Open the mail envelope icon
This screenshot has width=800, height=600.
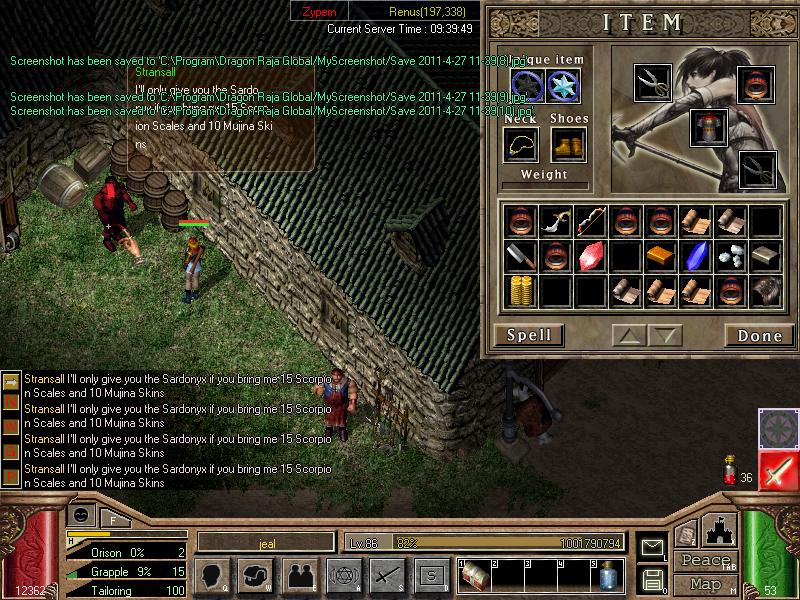click(x=652, y=547)
